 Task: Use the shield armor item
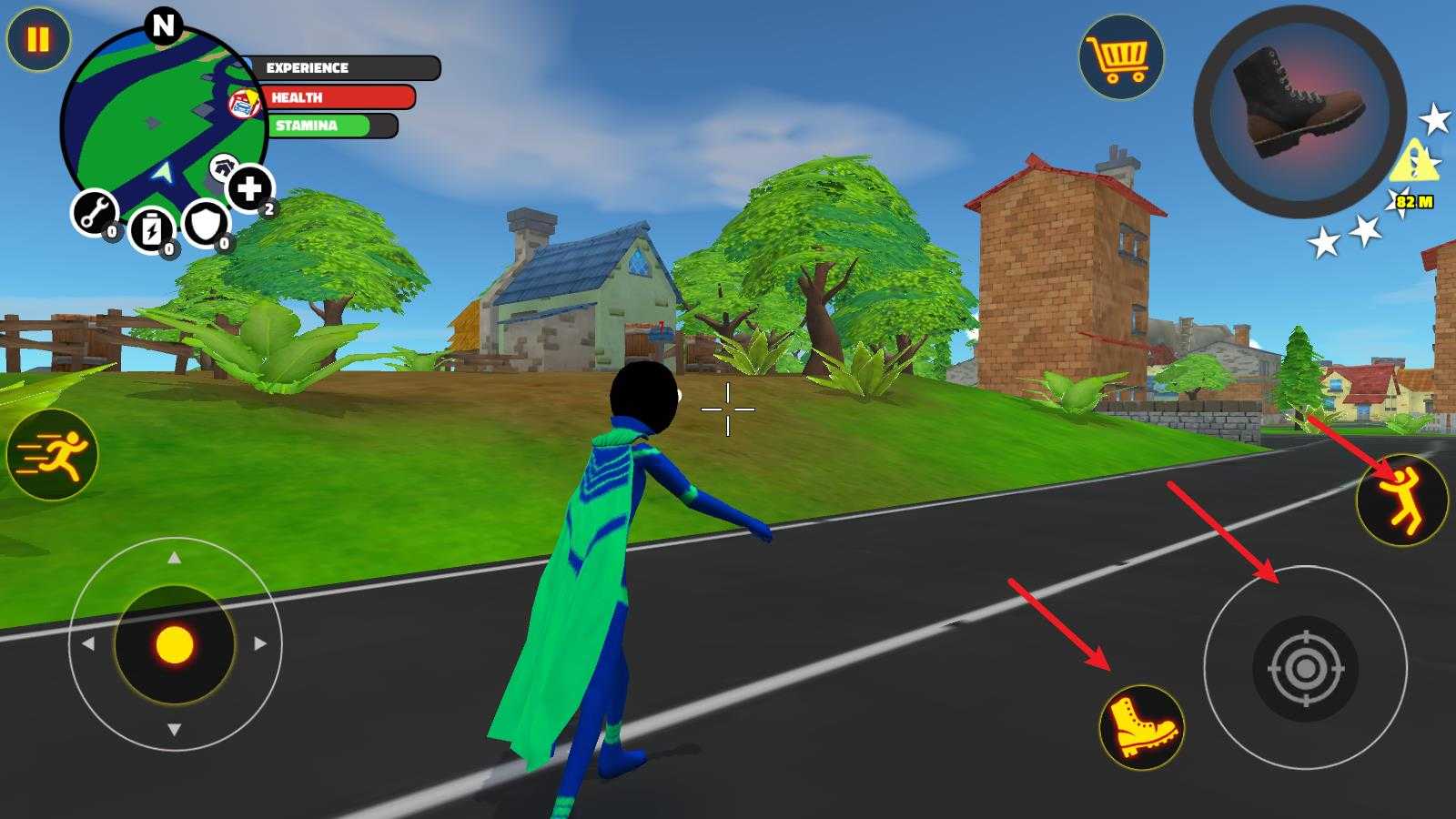pos(206,223)
